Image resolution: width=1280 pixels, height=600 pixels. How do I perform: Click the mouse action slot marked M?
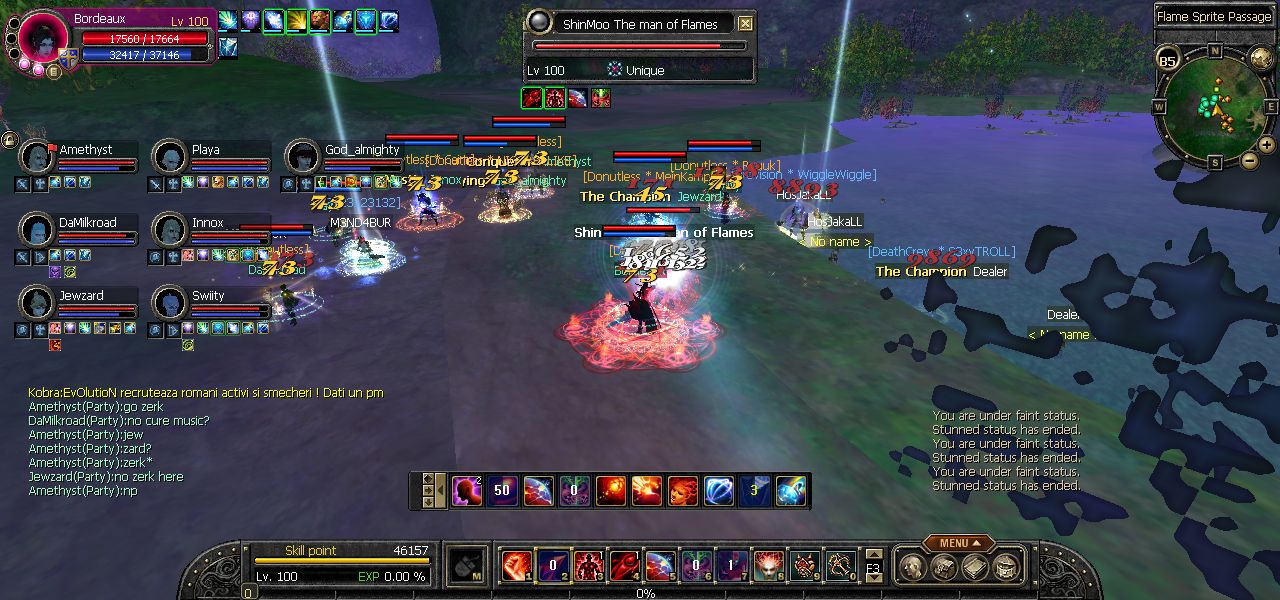click(466, 565)
